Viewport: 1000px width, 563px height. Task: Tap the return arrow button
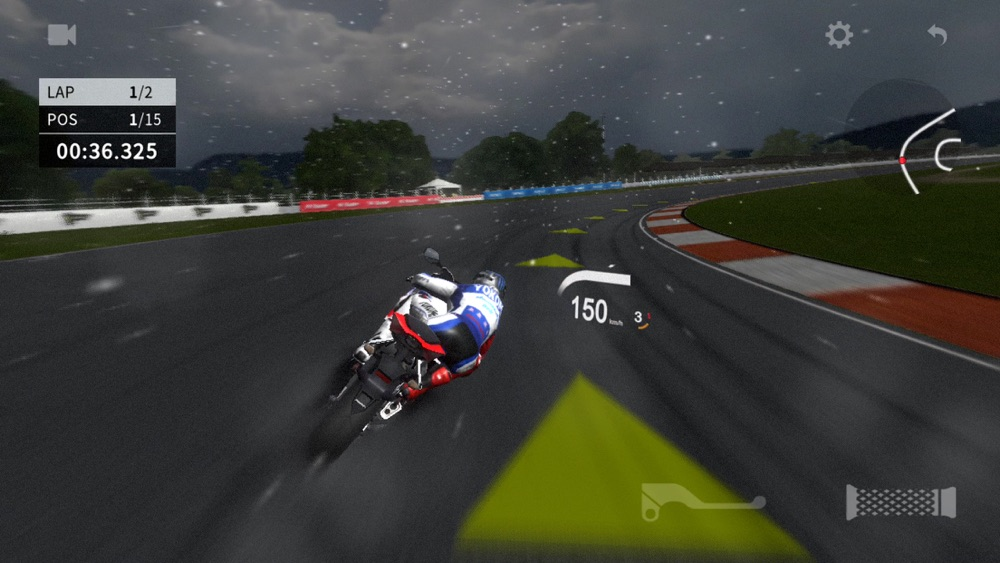[937, 35]
